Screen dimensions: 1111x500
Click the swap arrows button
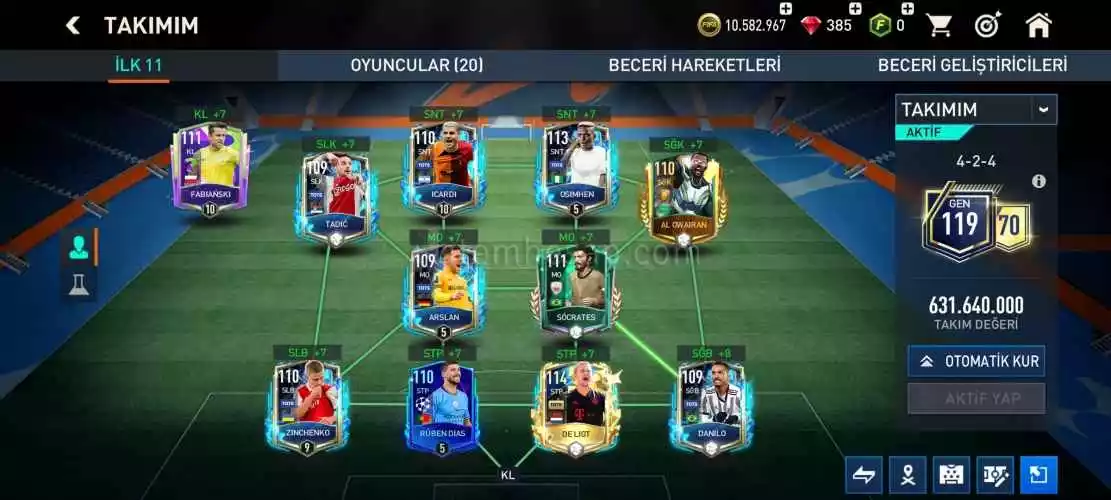[863, 475]
